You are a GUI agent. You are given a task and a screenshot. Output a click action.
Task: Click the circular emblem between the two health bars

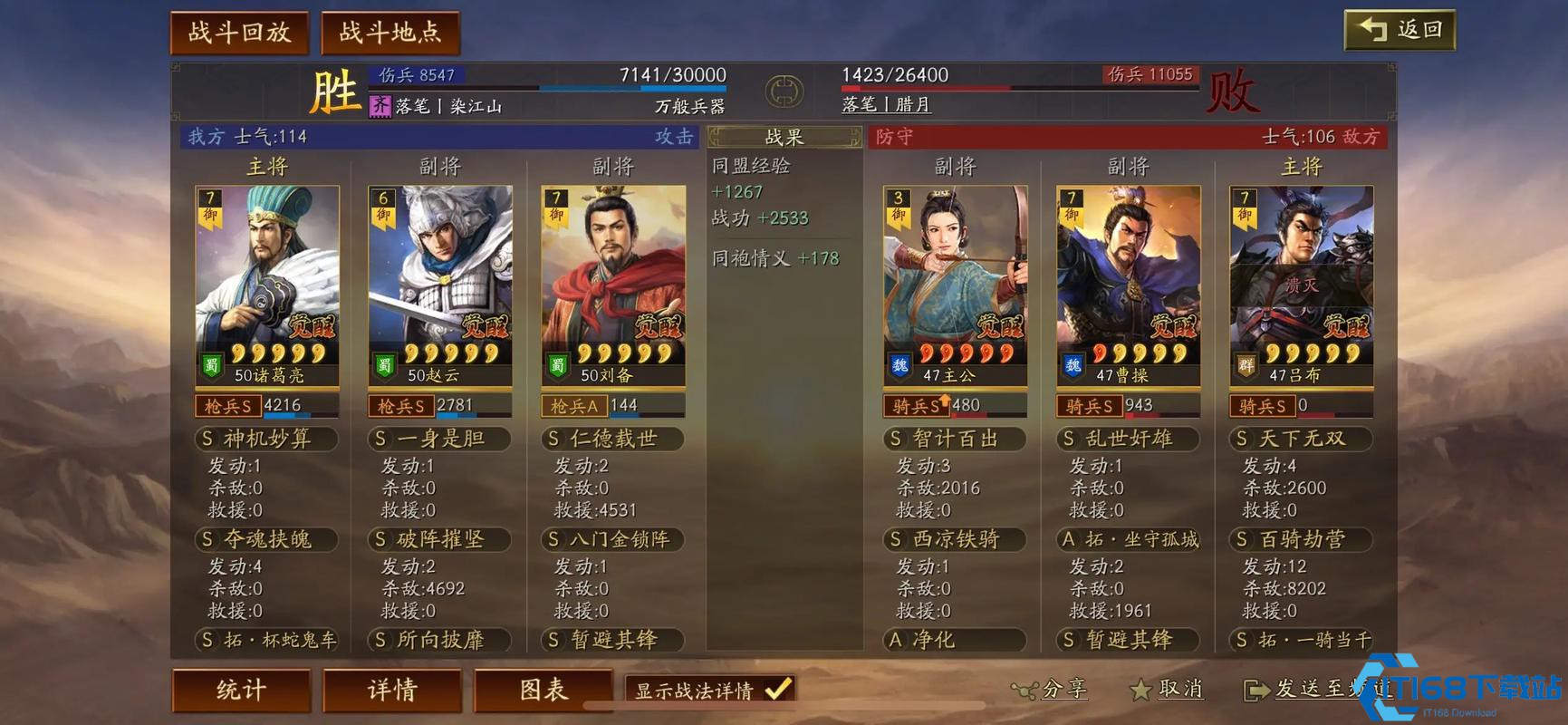point(783,90)
